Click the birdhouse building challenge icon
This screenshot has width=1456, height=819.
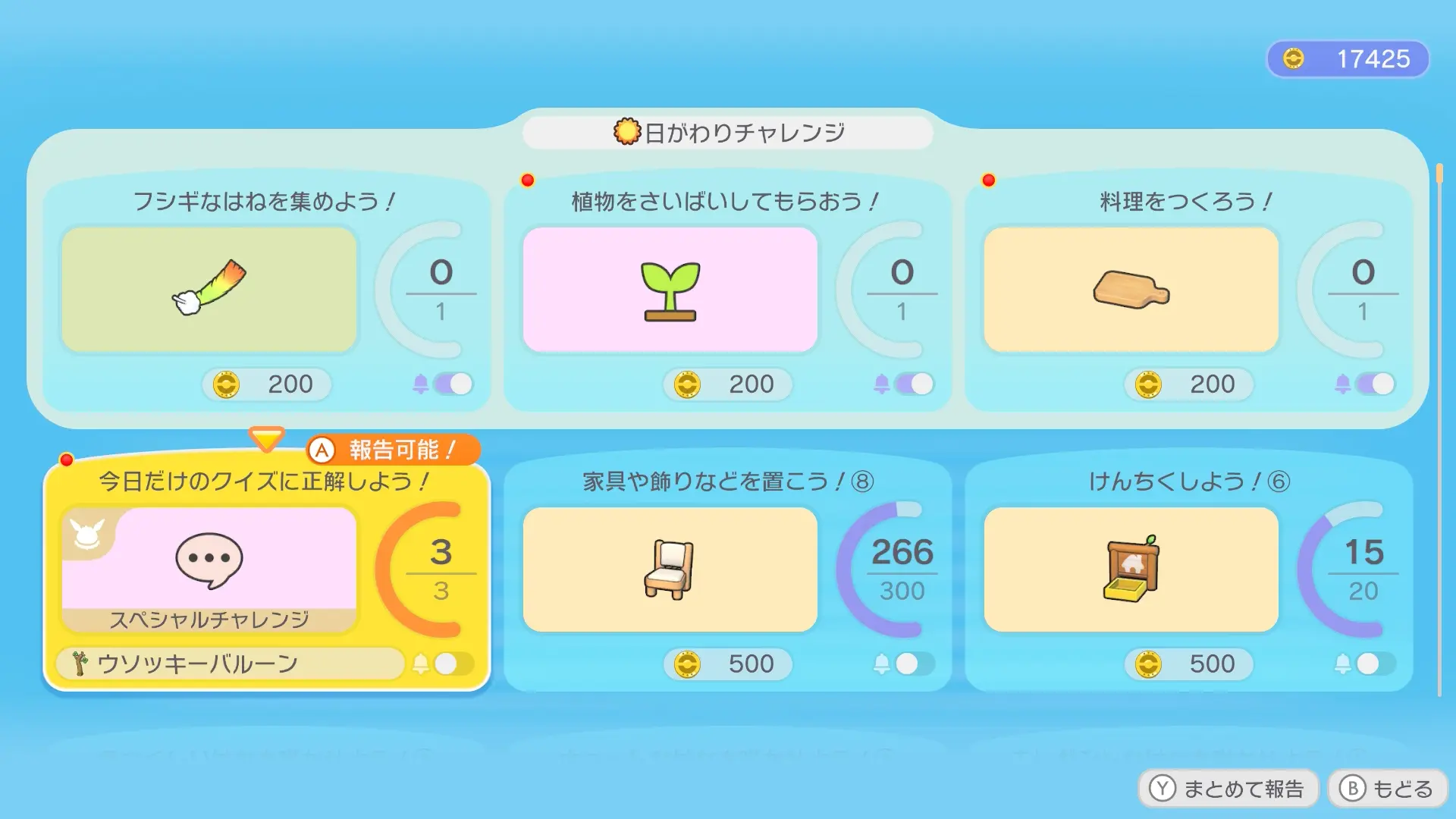coord(1130,570)
